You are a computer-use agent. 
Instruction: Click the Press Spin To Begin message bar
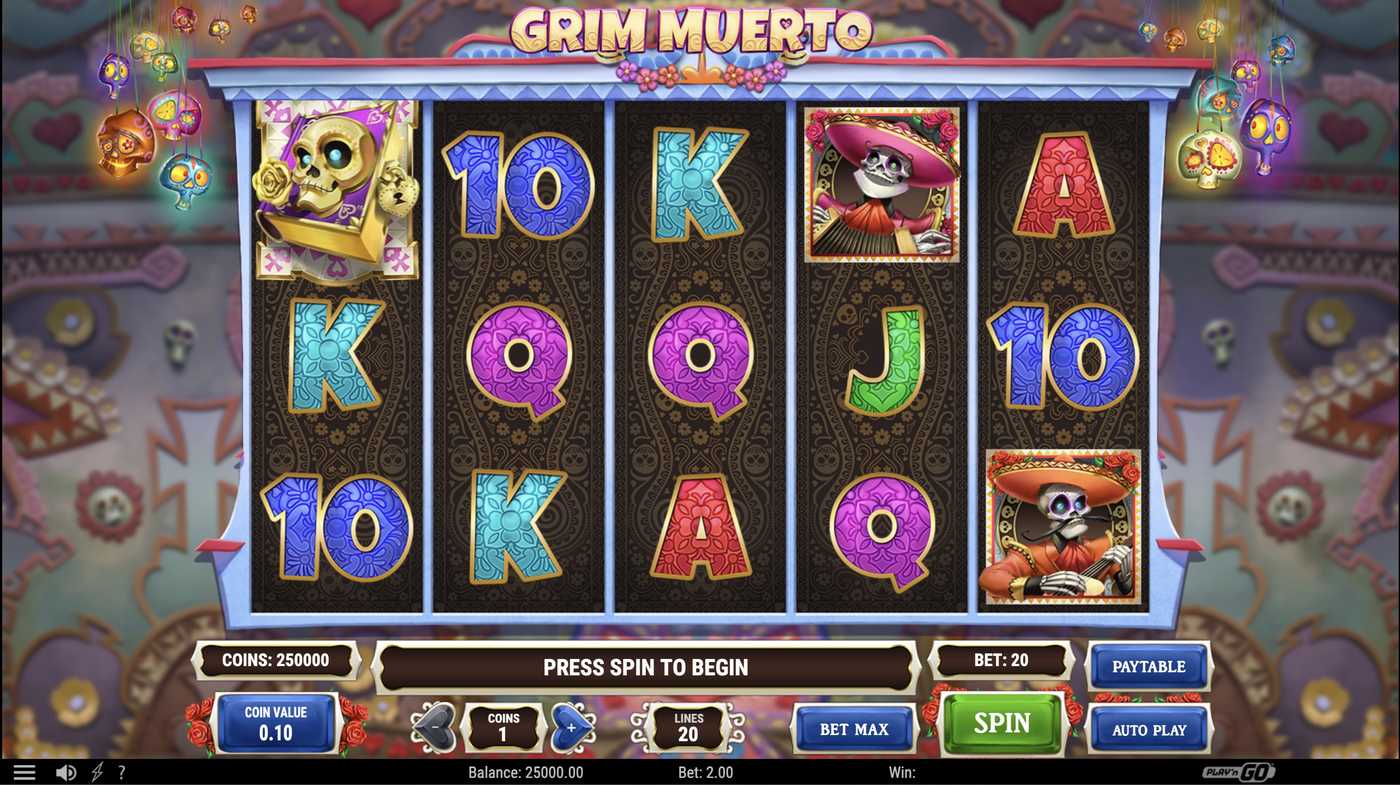coord(645,667)
